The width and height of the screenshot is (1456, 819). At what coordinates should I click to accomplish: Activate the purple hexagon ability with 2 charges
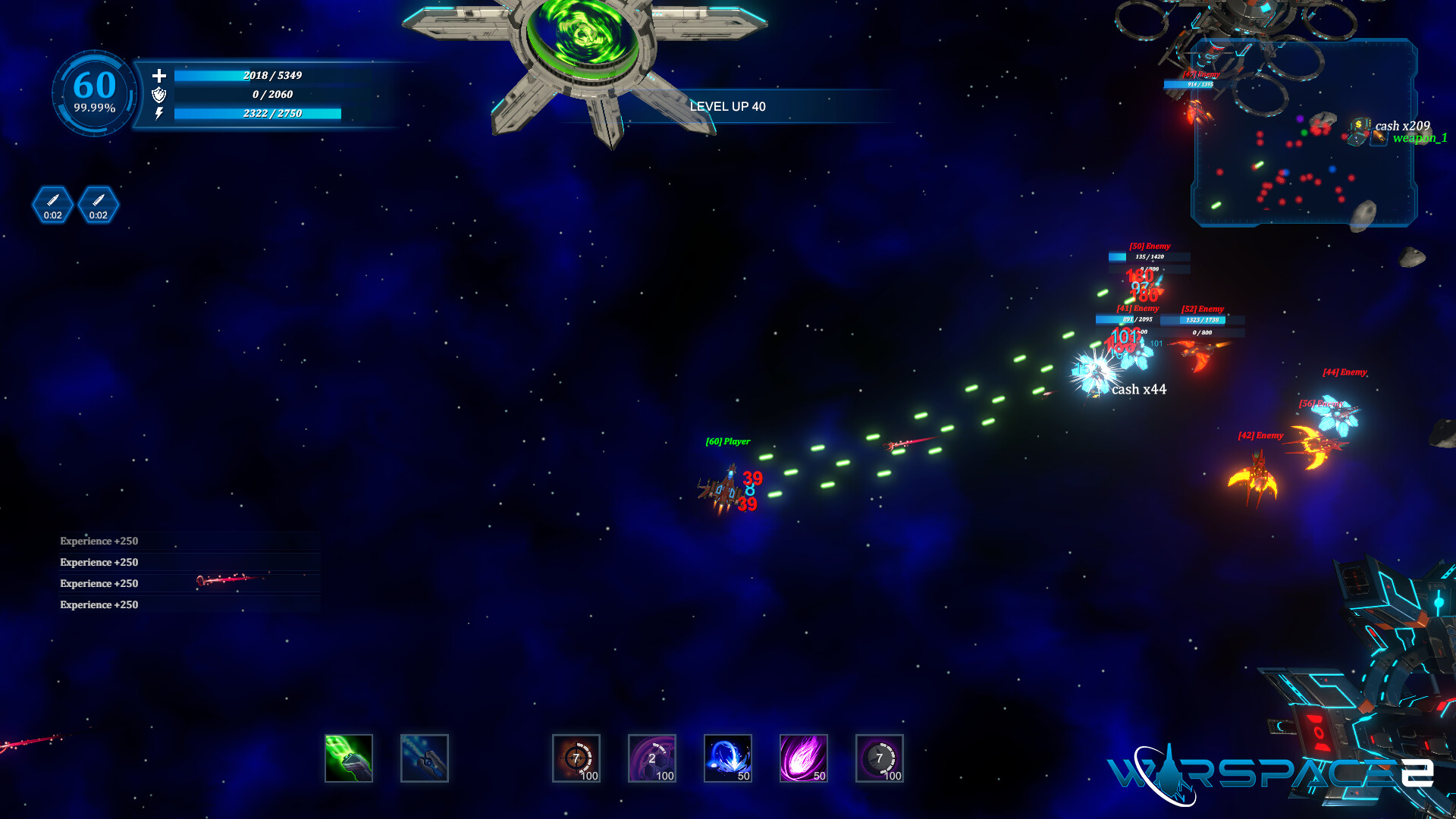click(x=652, y=758)
